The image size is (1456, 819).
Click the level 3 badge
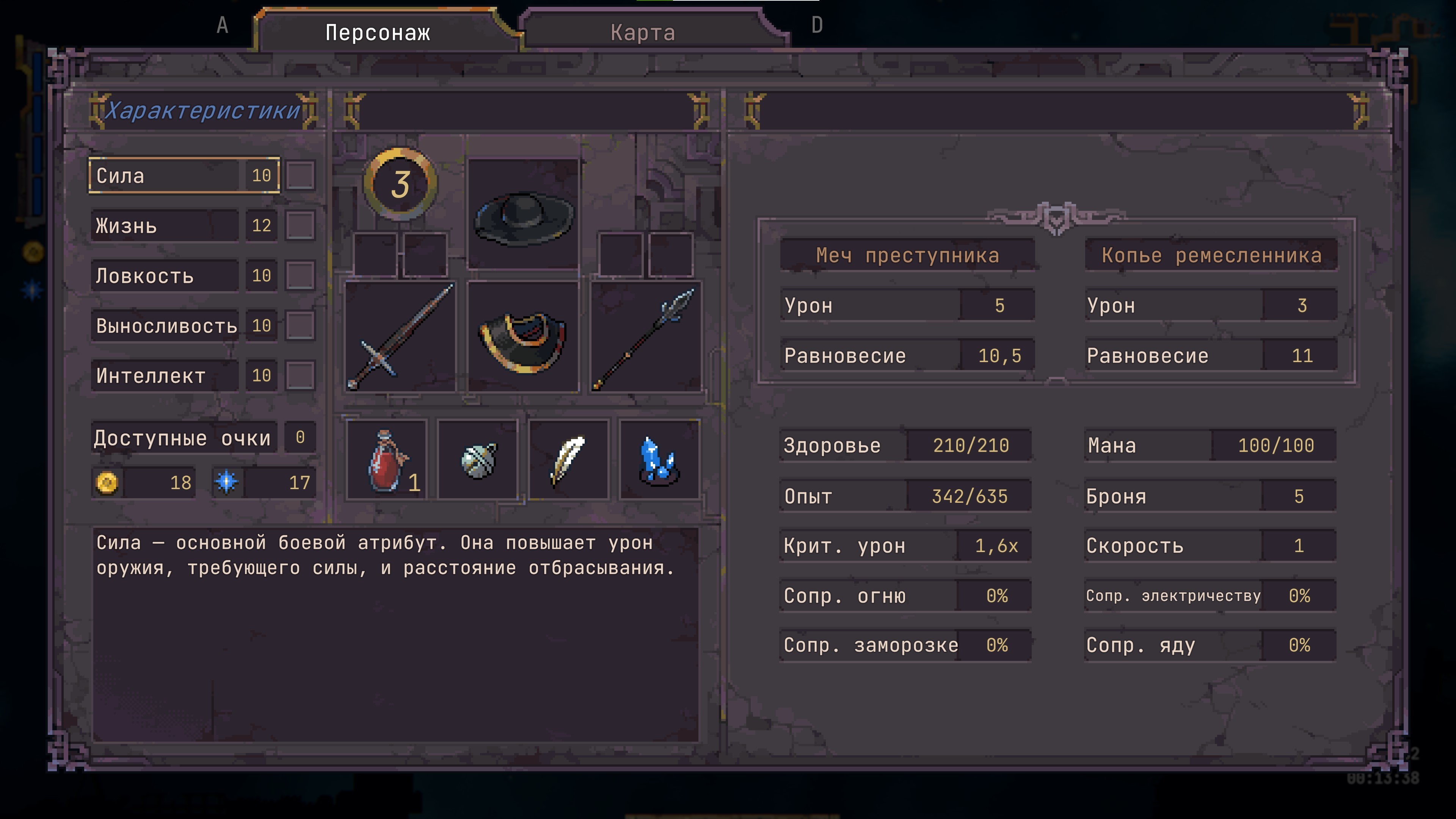[x=400, y=184]
